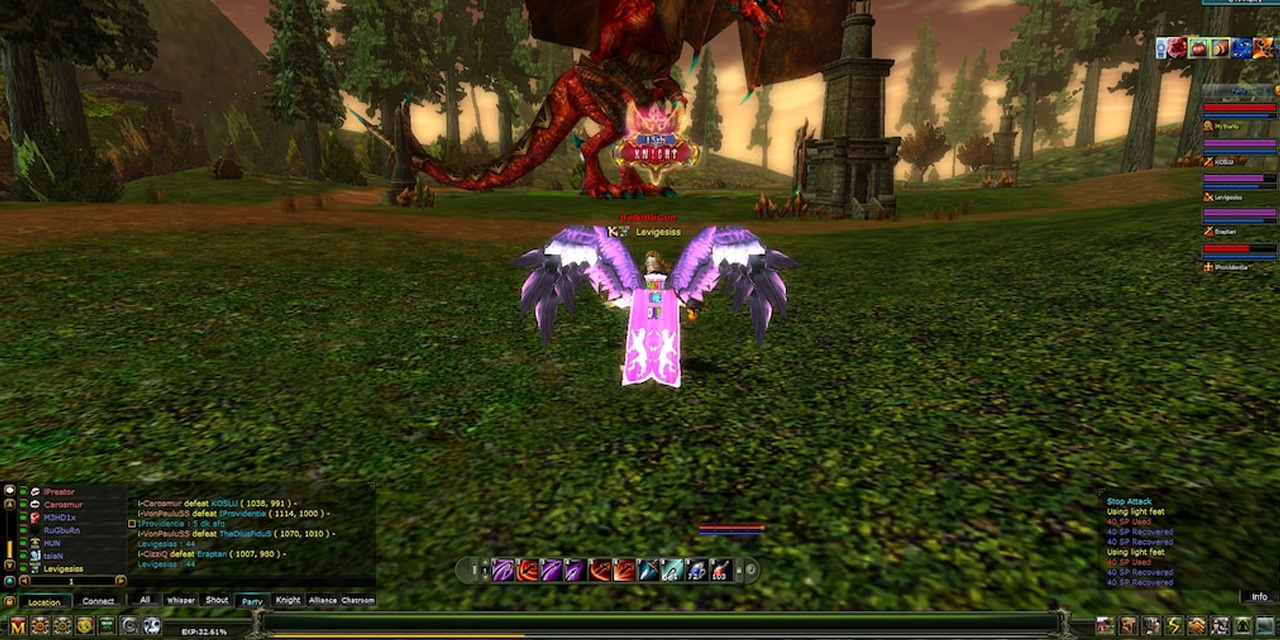Open the red M menu icon

17,626
